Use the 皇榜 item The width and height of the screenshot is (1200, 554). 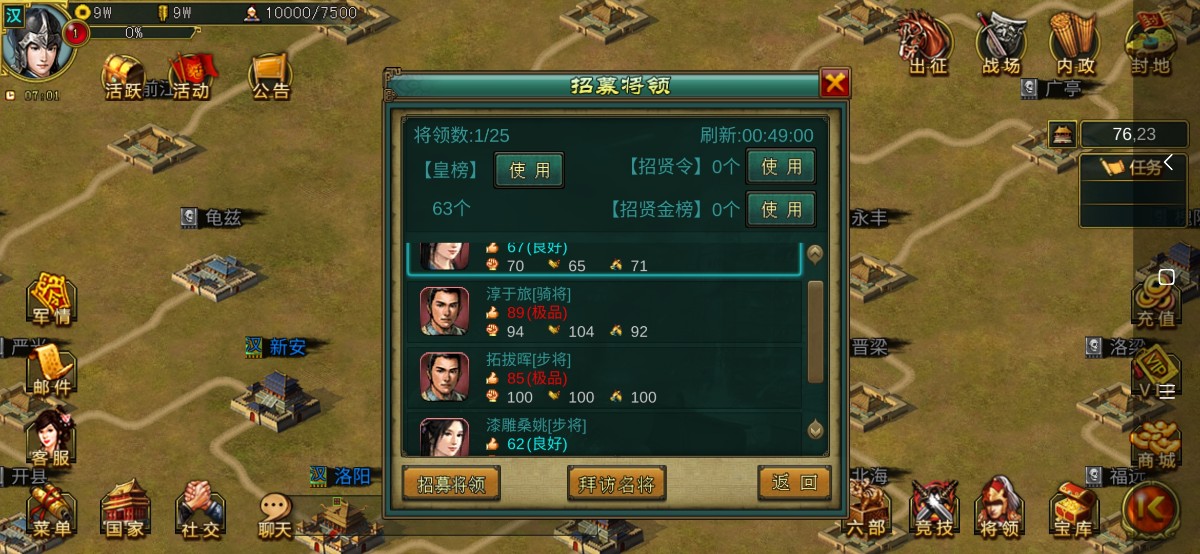529,170
